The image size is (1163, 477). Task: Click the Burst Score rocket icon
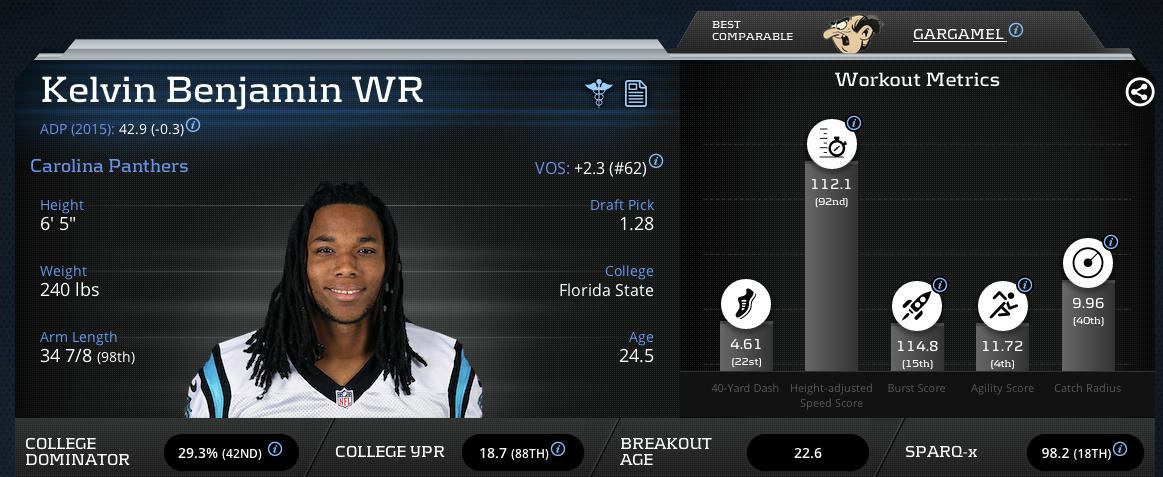(917, 303)
